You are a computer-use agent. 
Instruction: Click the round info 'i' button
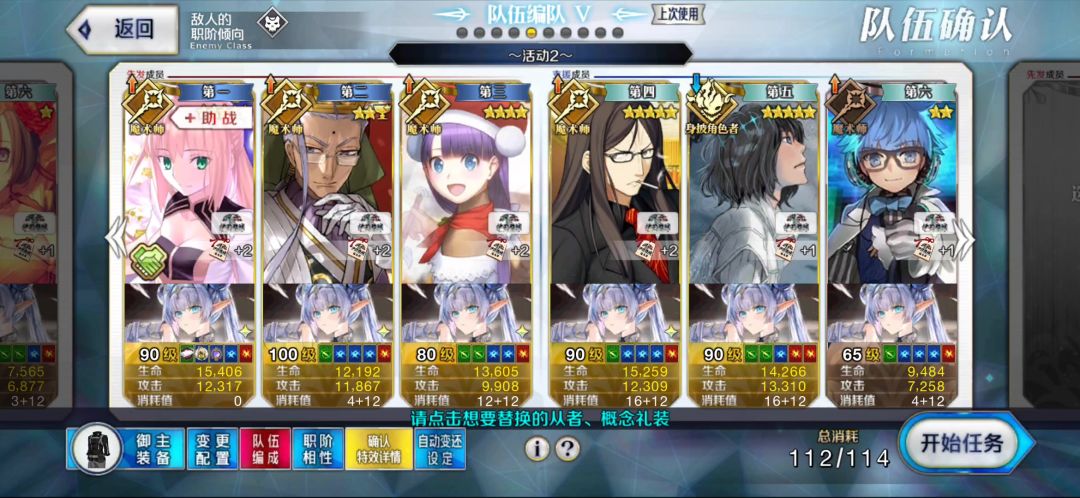pyautogui.click(x=537, y=449)
